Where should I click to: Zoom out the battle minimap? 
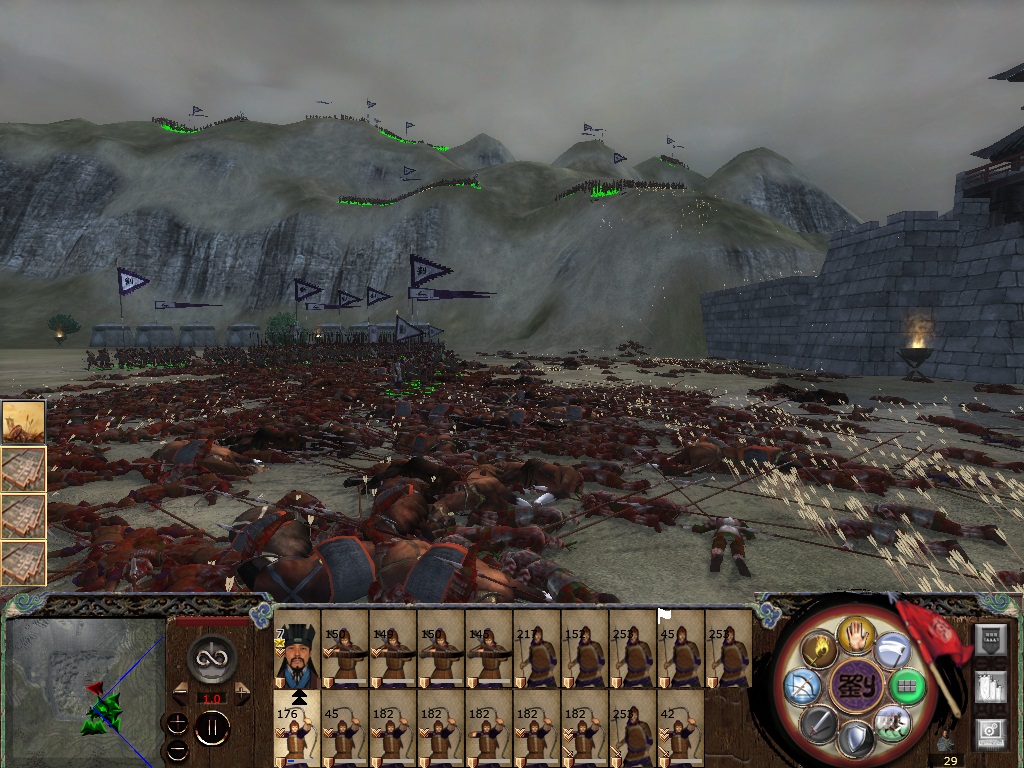click(177, 750)
